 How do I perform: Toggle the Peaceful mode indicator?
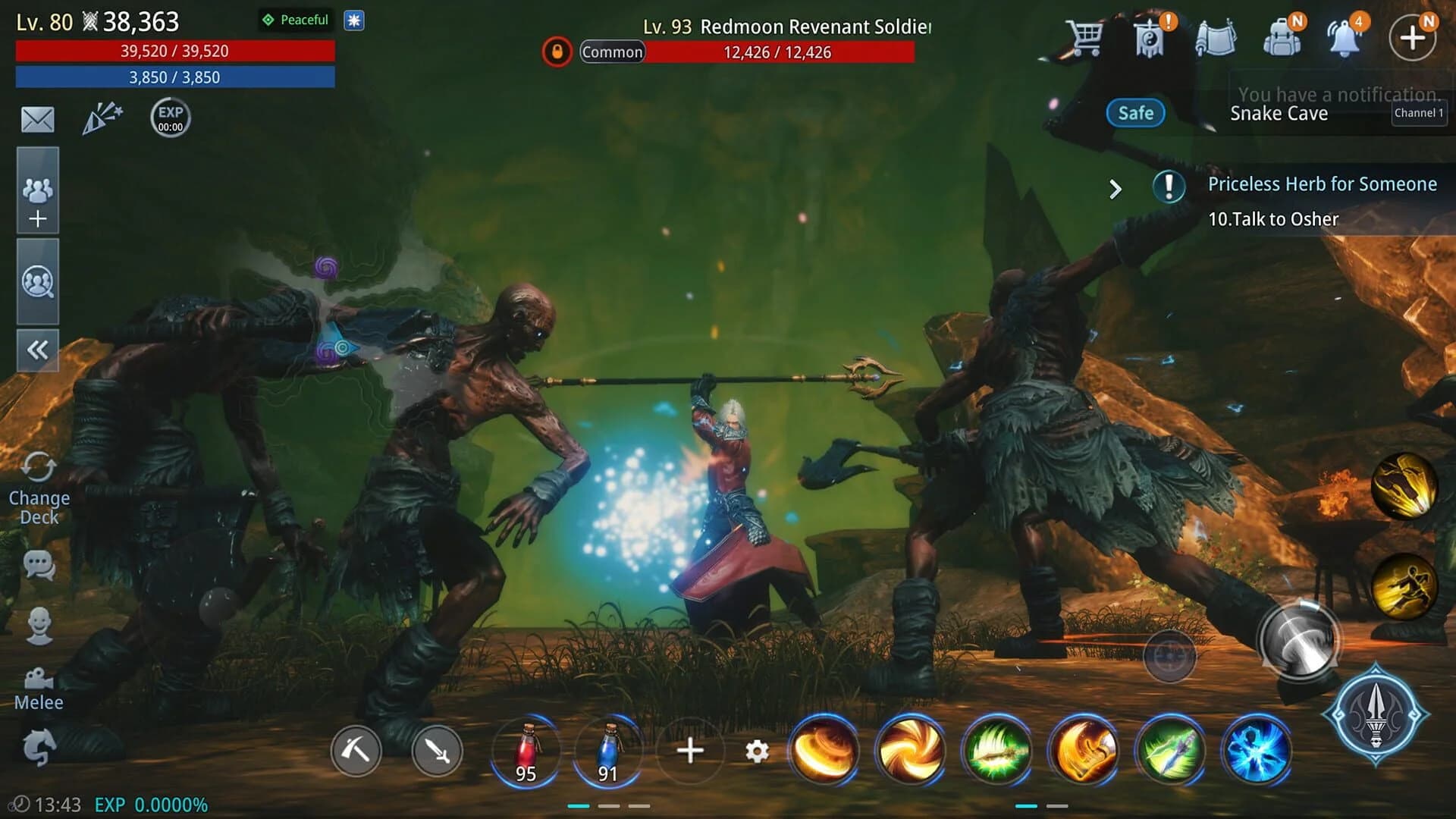click(x=296, y=20)
